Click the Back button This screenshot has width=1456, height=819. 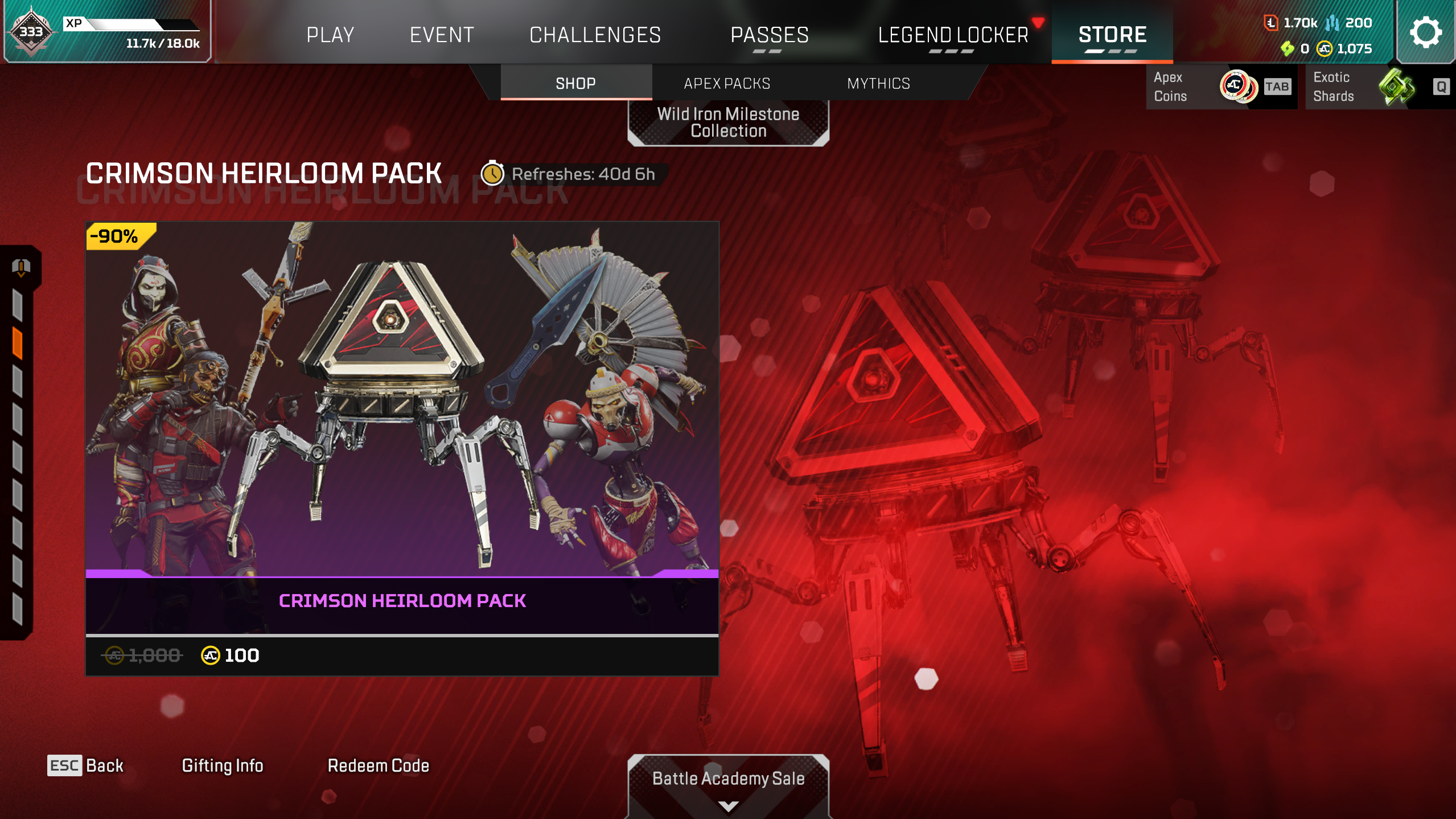pyautogui.click(x=85, y=765)
